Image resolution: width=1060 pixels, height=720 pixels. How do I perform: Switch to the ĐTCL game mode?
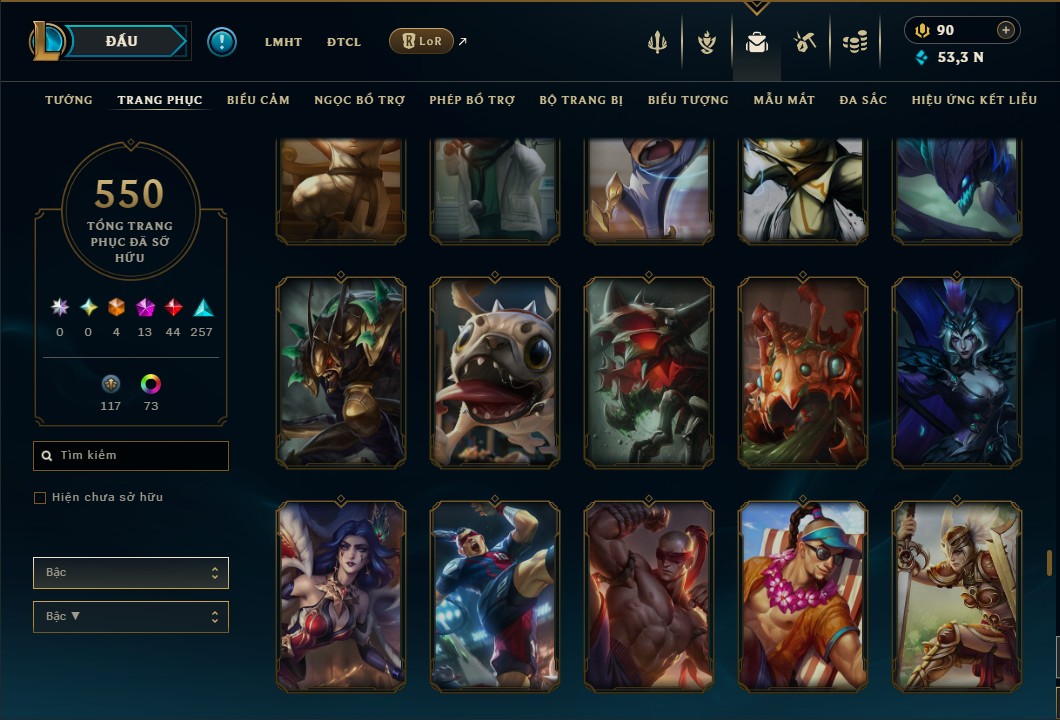344,42
